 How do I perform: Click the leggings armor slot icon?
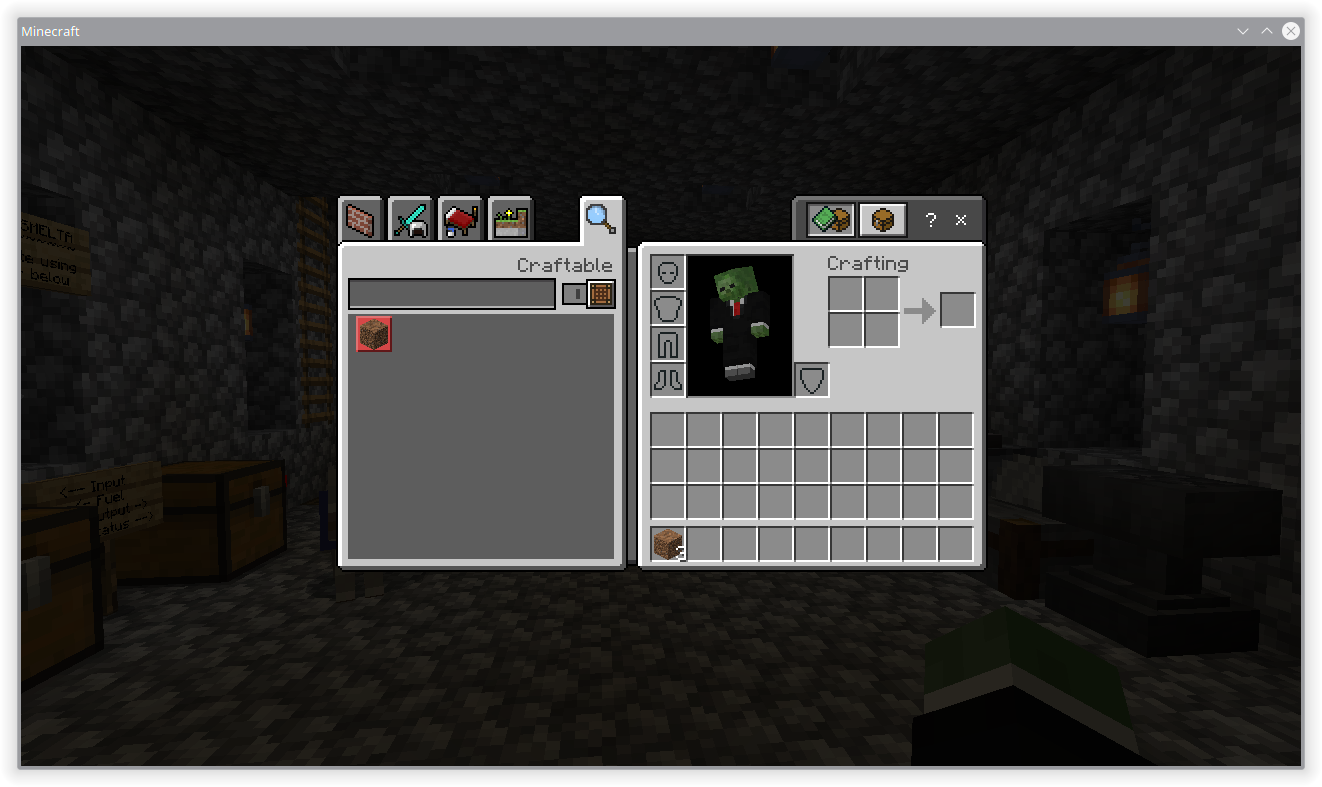pyautogui.click(x=668, y=343)
